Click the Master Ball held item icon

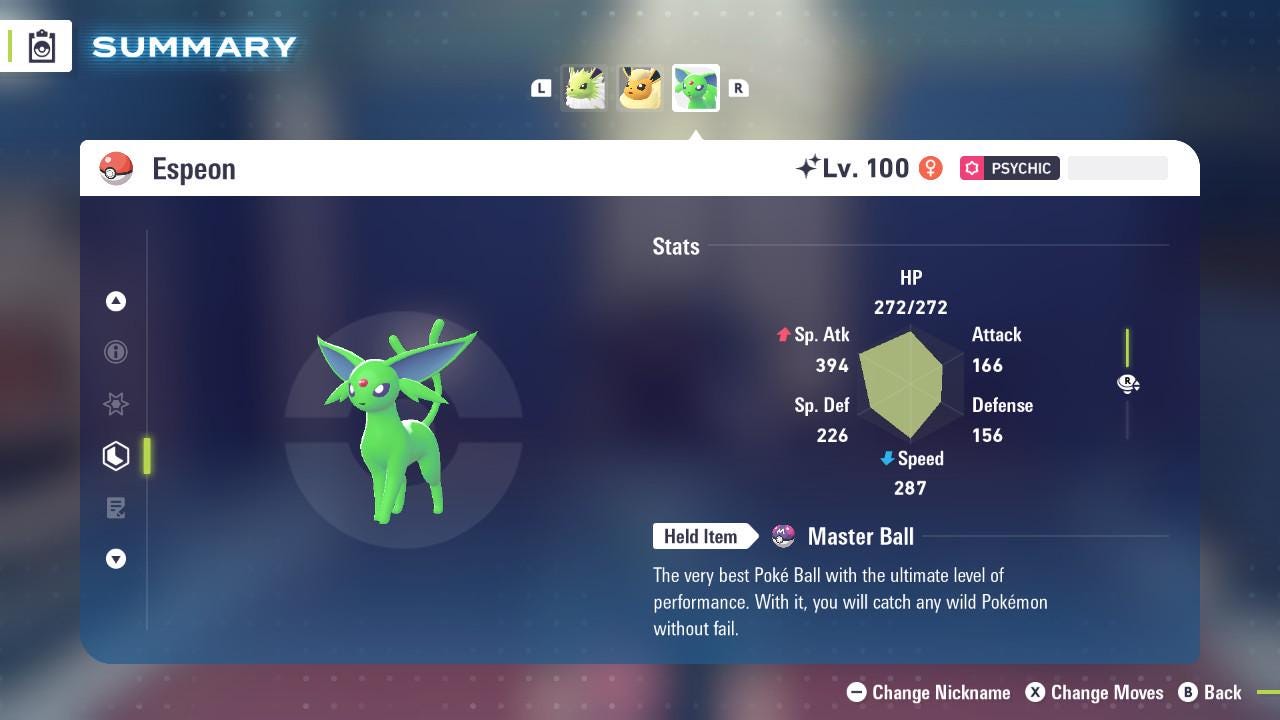(784, 536)
